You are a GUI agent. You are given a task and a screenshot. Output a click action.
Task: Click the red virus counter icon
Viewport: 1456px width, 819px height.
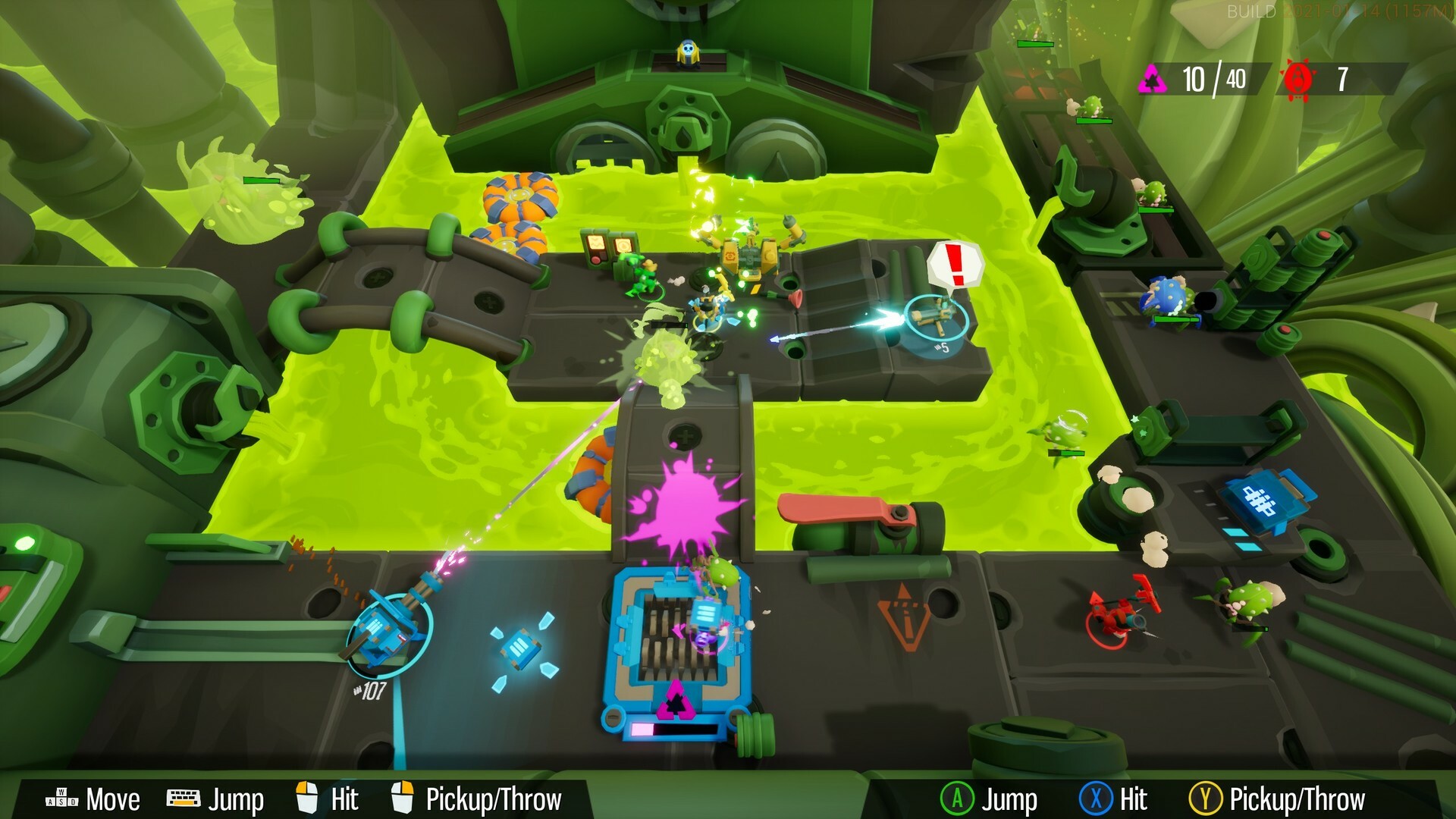[1299, 78]
